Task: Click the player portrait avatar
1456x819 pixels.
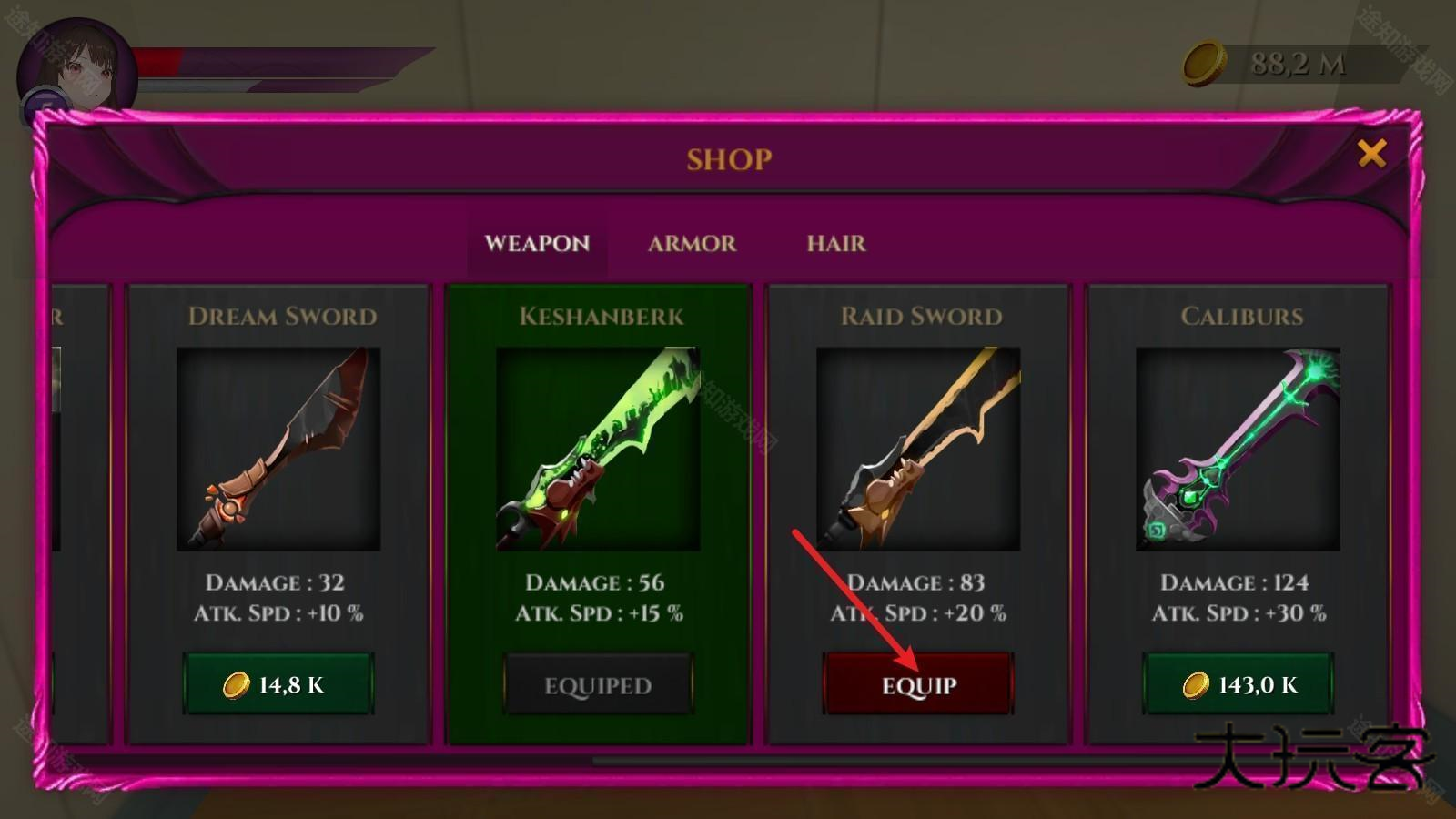Action: click(76, 71)
